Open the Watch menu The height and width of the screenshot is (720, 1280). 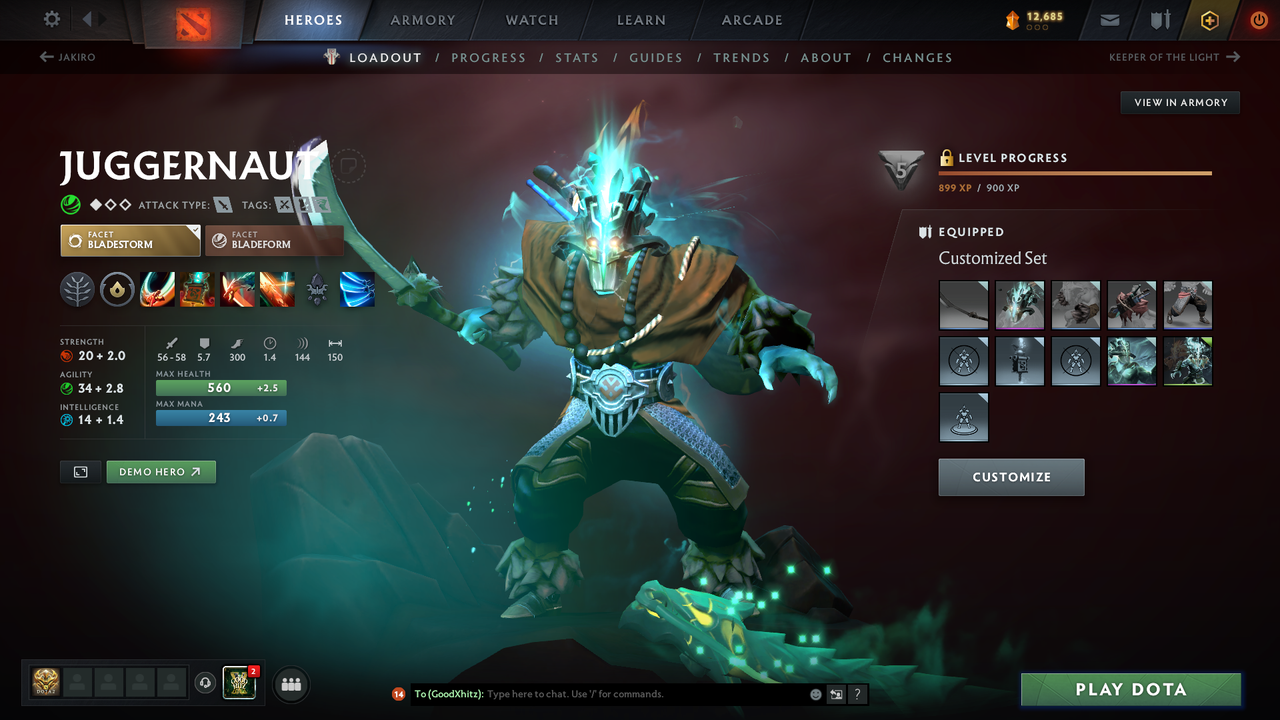(x=531, y=19)
